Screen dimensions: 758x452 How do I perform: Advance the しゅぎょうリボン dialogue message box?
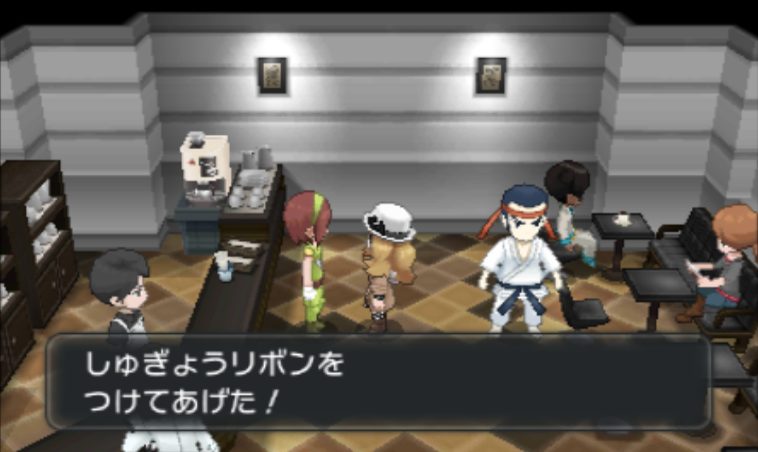click(378, 382)
